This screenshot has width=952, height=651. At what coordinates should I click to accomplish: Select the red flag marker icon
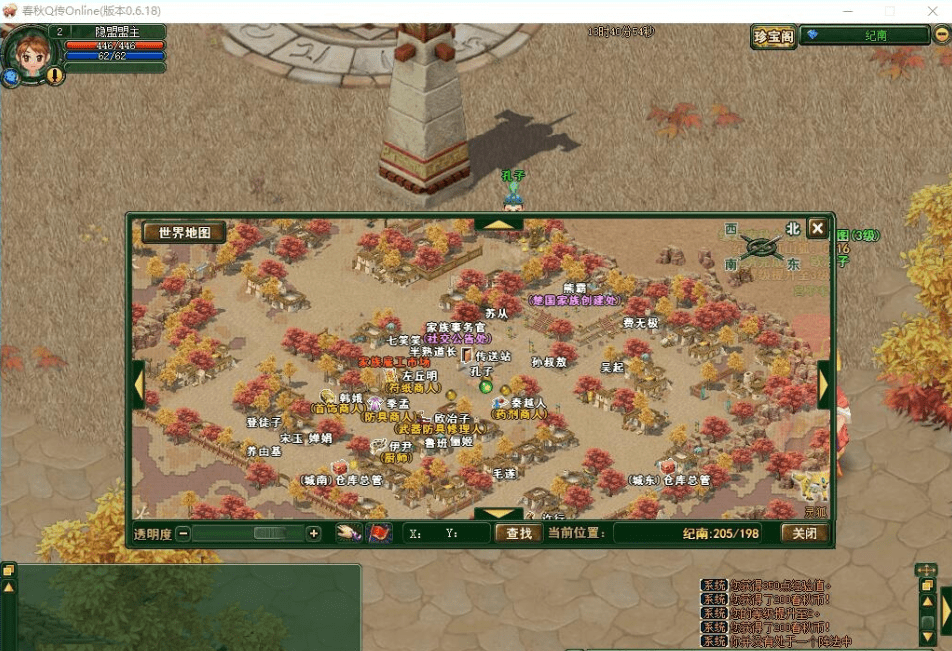[x=379, y=533]
